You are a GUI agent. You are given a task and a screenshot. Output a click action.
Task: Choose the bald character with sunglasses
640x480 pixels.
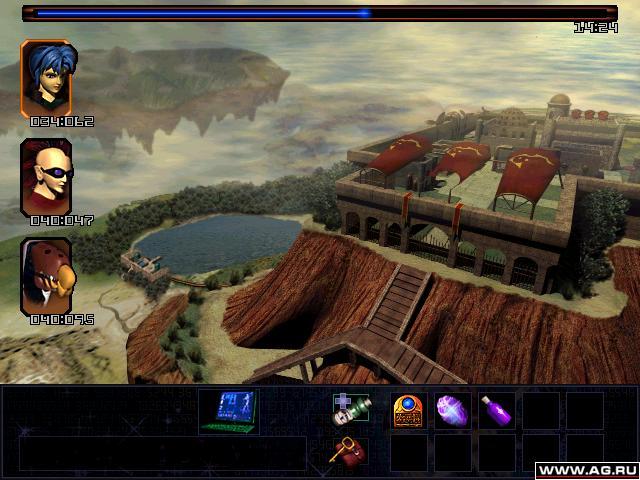pos(46,177)
